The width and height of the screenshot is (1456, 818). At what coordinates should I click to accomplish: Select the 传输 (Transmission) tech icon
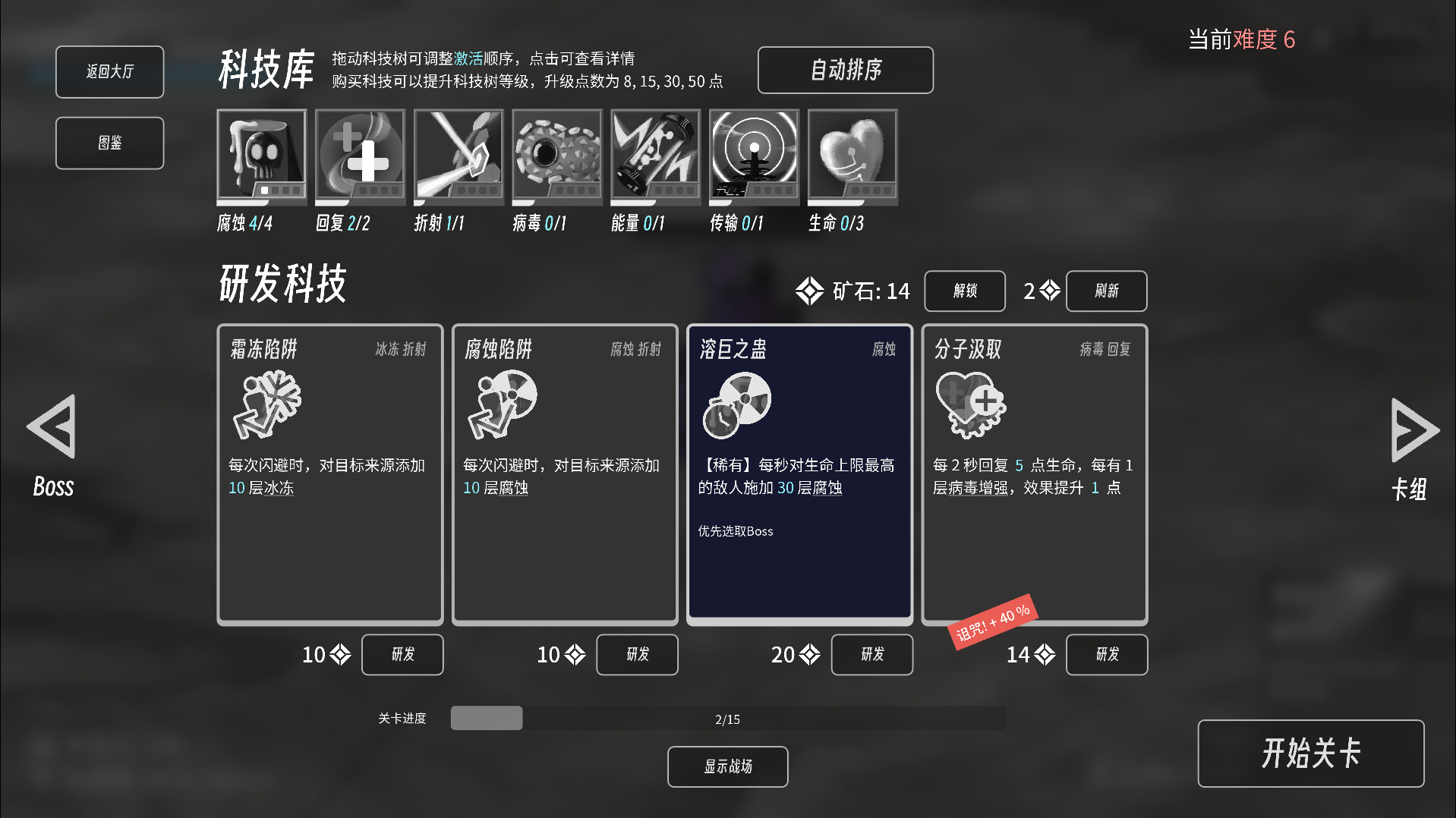pyautogui.click(x=754, y=156)
